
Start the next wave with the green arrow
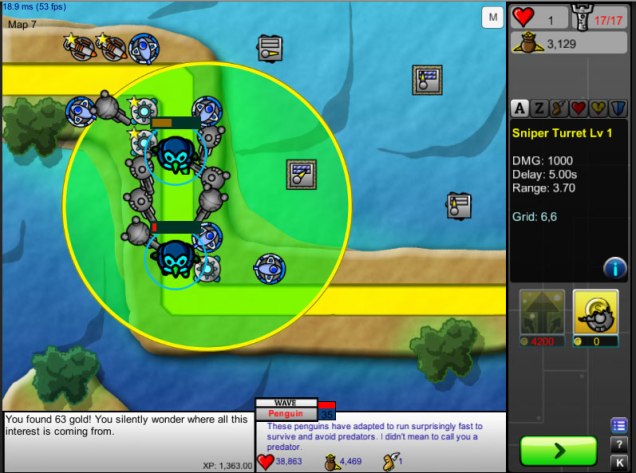[558, 451]
